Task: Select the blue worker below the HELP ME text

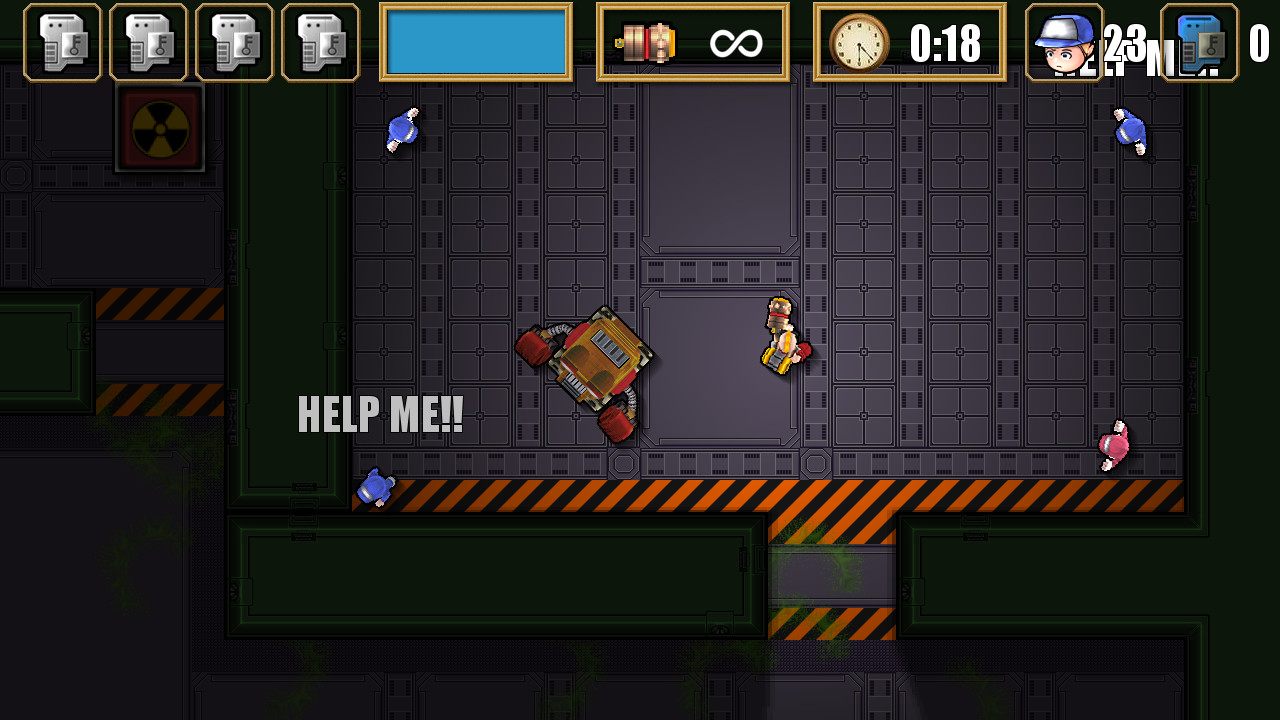Action: [x=377, y=489]
